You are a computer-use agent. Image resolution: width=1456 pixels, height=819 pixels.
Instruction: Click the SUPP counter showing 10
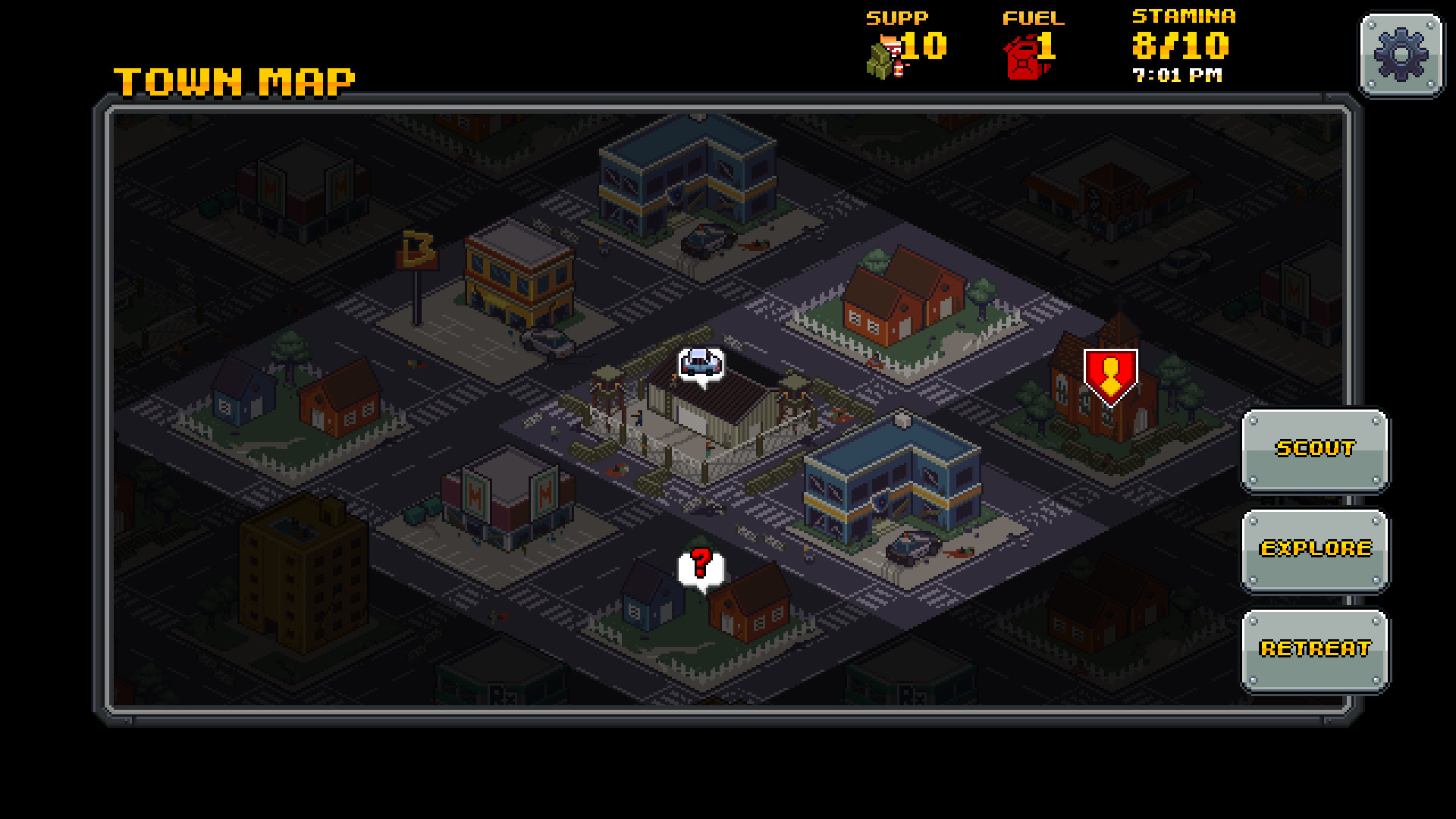pyautogui.click(x=920, y=45)
